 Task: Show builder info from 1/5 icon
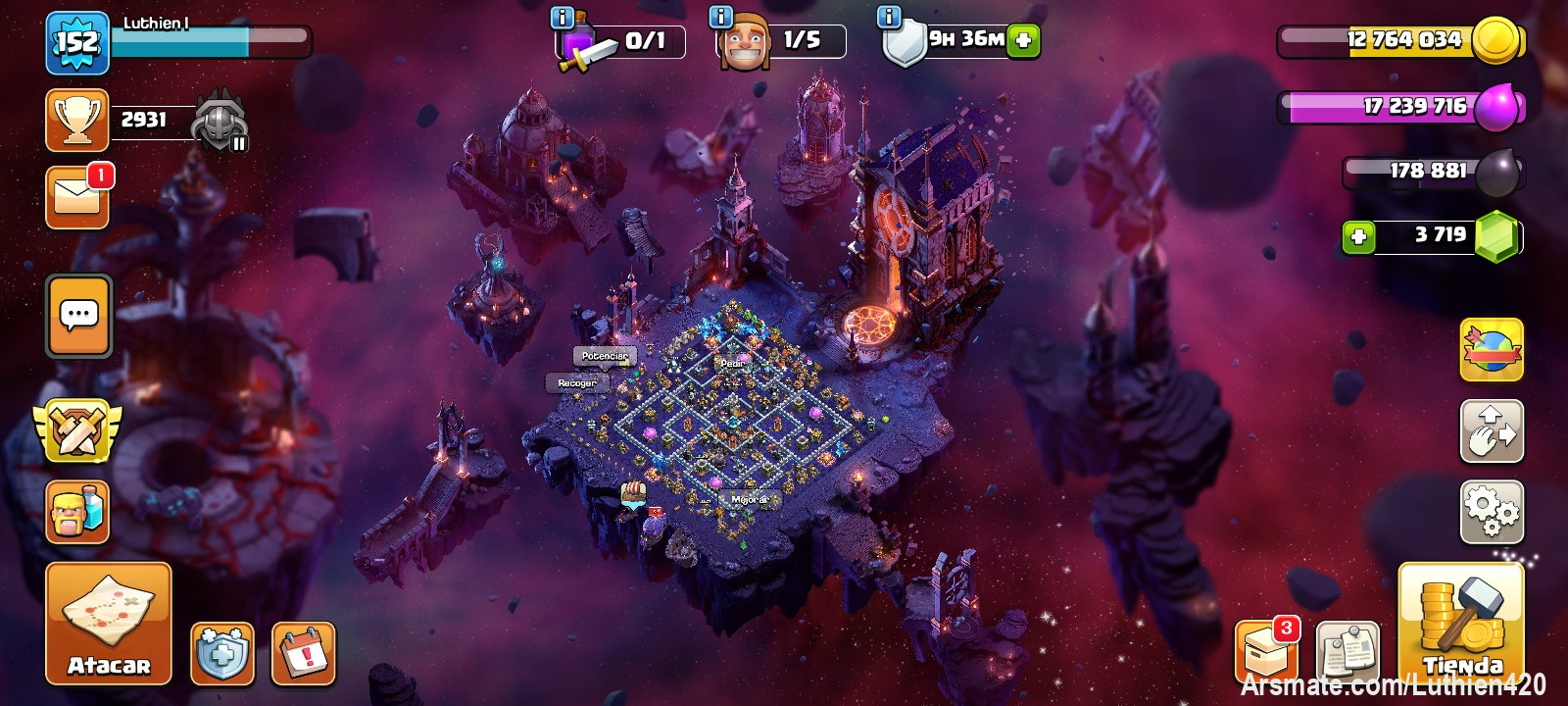tap(721, 17)
